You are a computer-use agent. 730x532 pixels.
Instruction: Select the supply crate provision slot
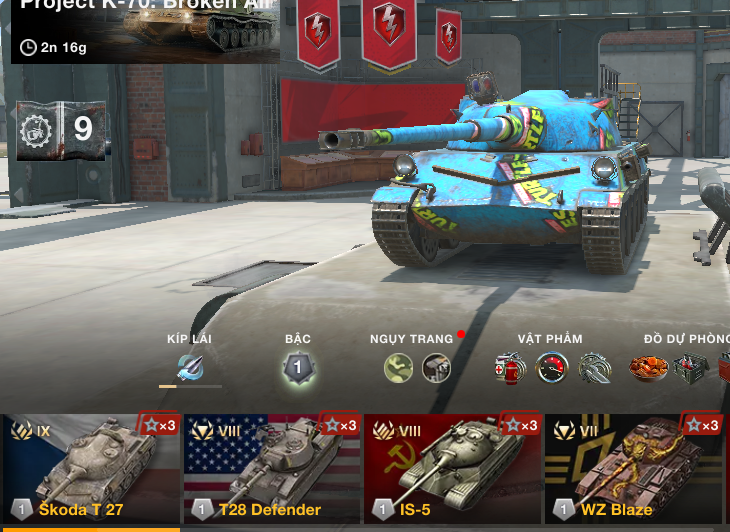click(x=690, y=368)
